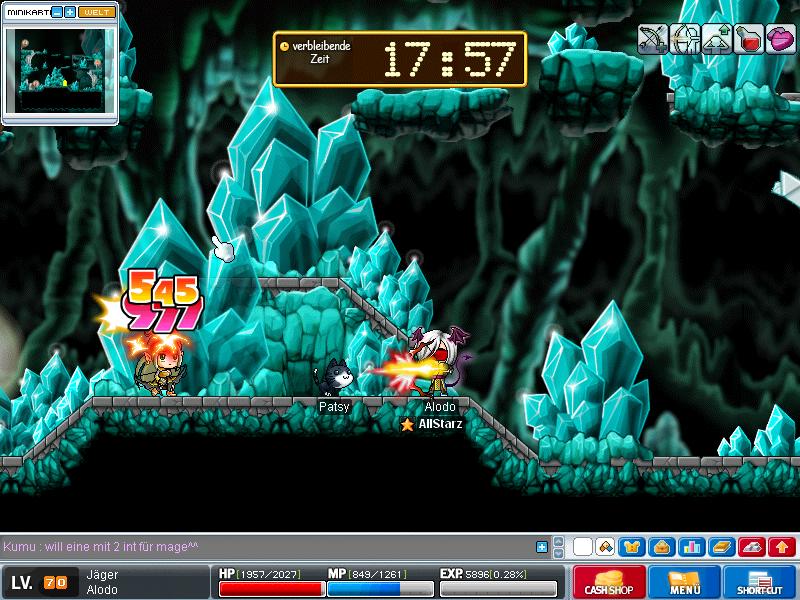Open the Shortcut panel

click(x=759, y=582)
